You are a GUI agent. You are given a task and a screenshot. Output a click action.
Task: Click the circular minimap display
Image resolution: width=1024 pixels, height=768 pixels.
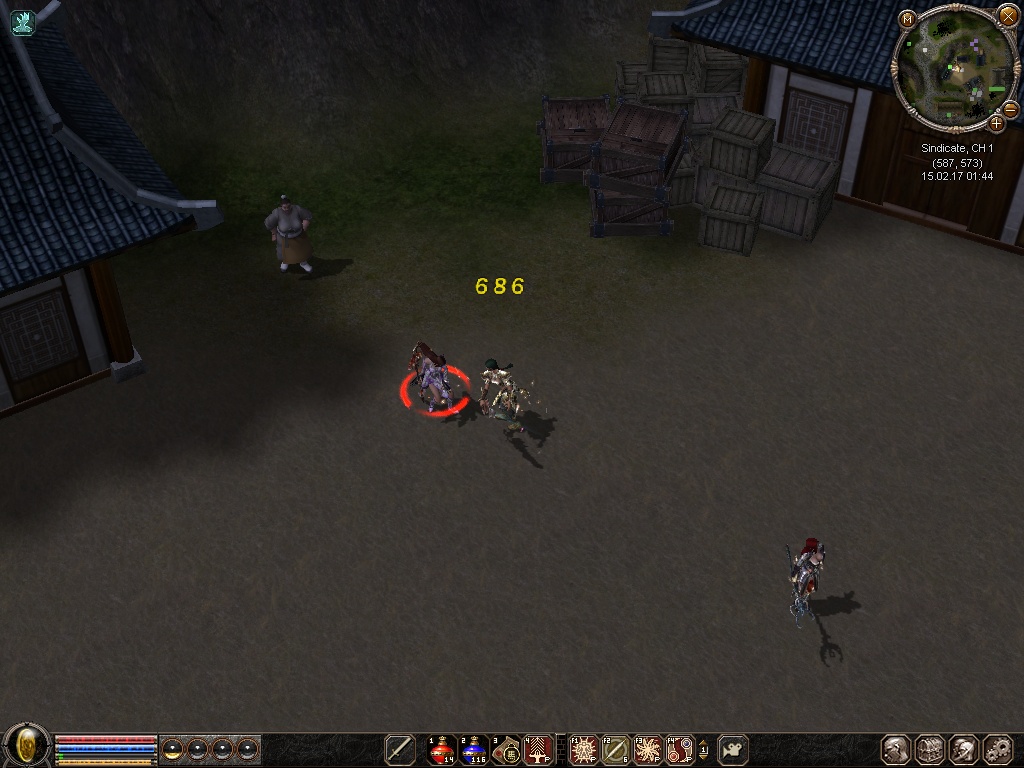(955, 69)
